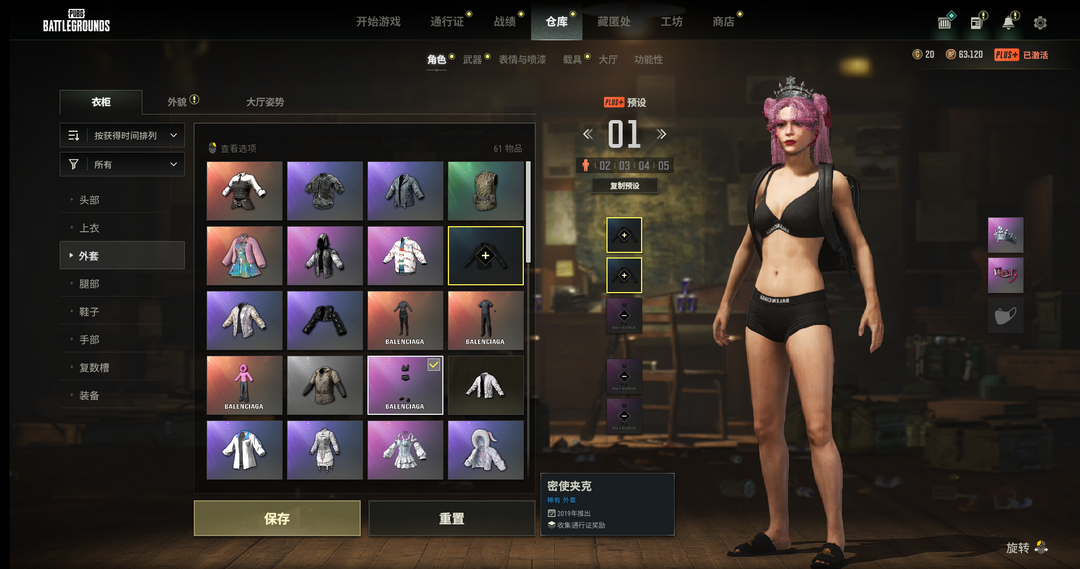Switch to the 武器 weapons tab

472,60
